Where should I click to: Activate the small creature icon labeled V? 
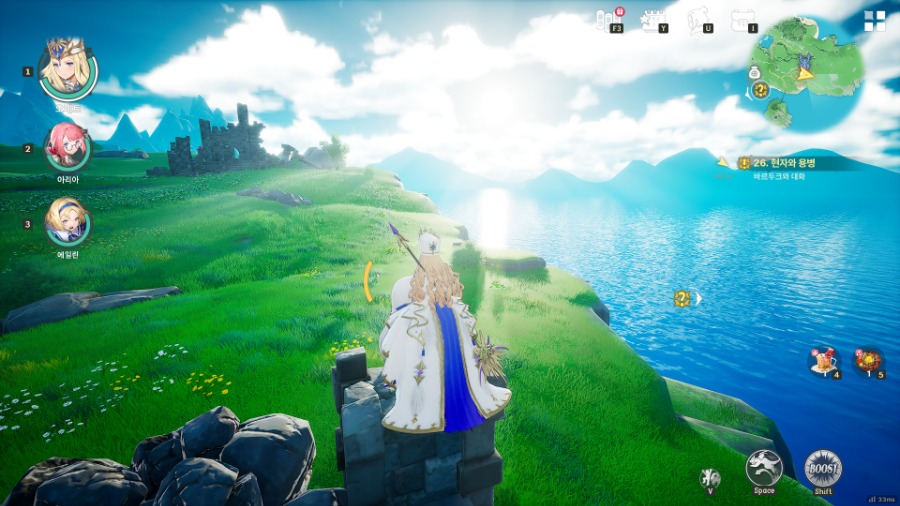[x=711, y=478]
